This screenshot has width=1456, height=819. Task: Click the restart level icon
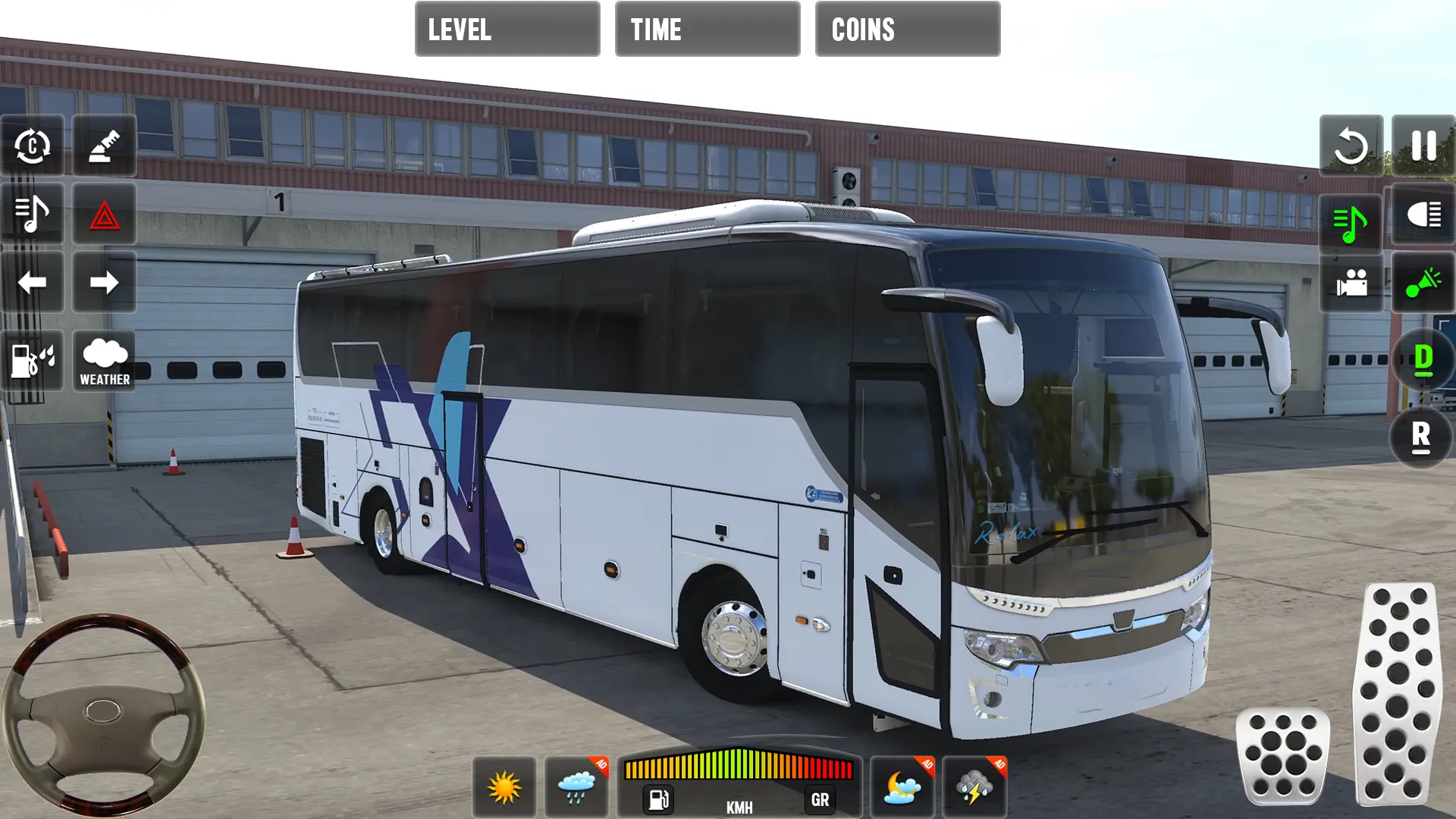(1351, 146)
